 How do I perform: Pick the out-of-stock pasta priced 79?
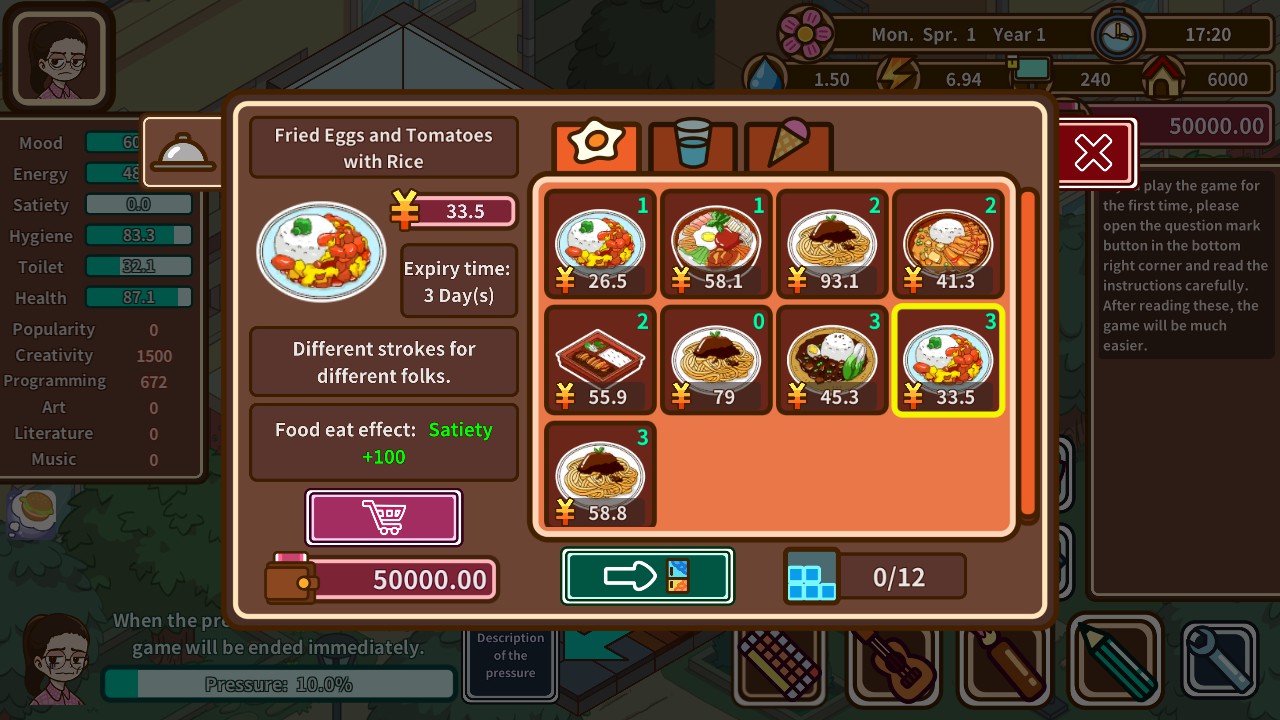(x=716, y=360)
